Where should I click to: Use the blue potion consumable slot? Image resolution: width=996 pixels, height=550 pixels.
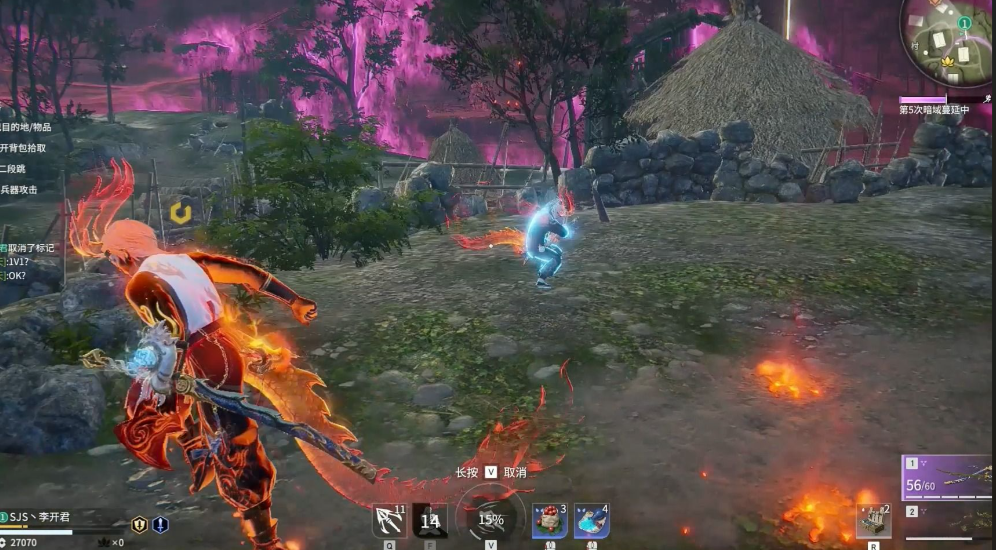(591, 521)
